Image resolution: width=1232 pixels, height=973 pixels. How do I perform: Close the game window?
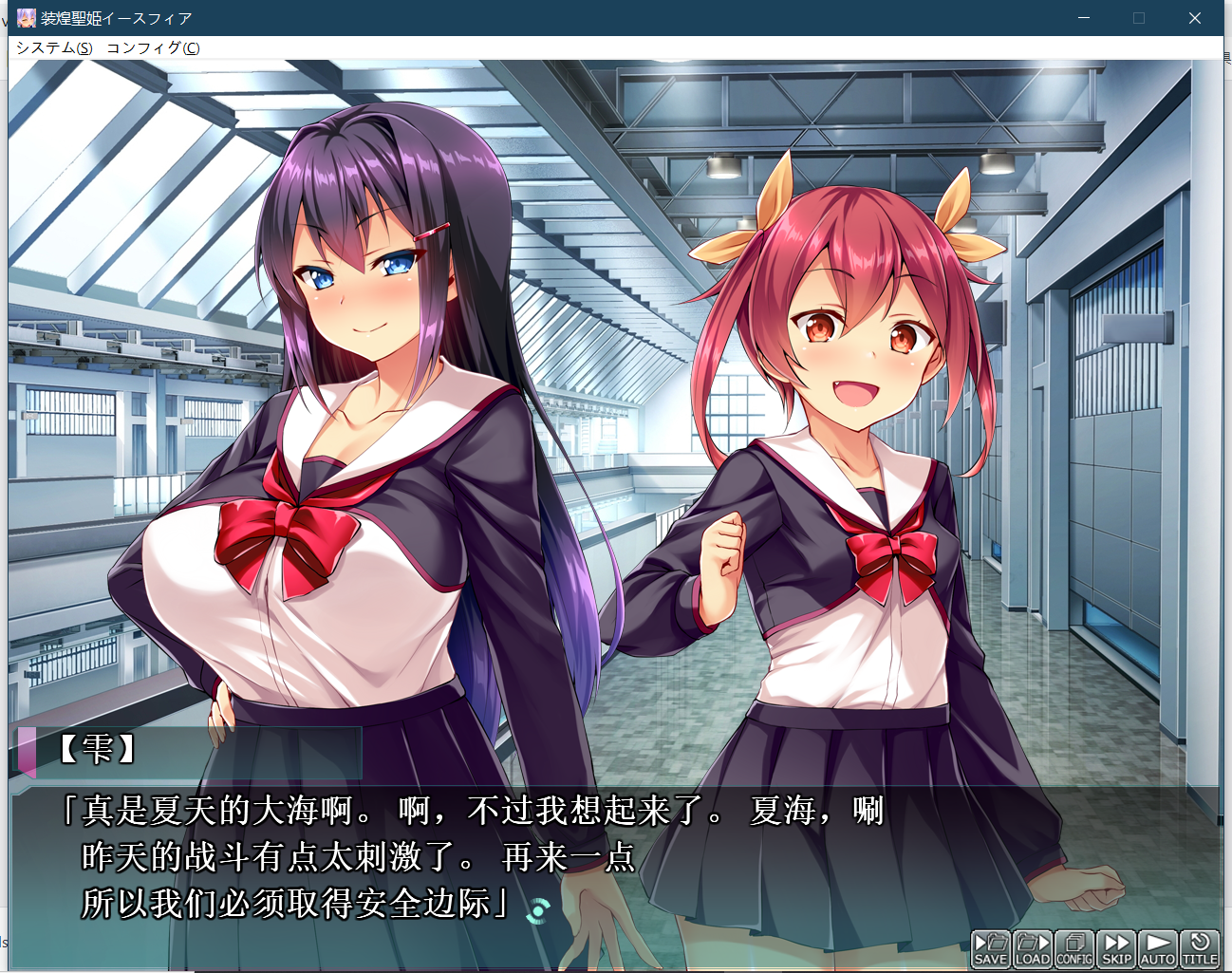[1195, 18]
